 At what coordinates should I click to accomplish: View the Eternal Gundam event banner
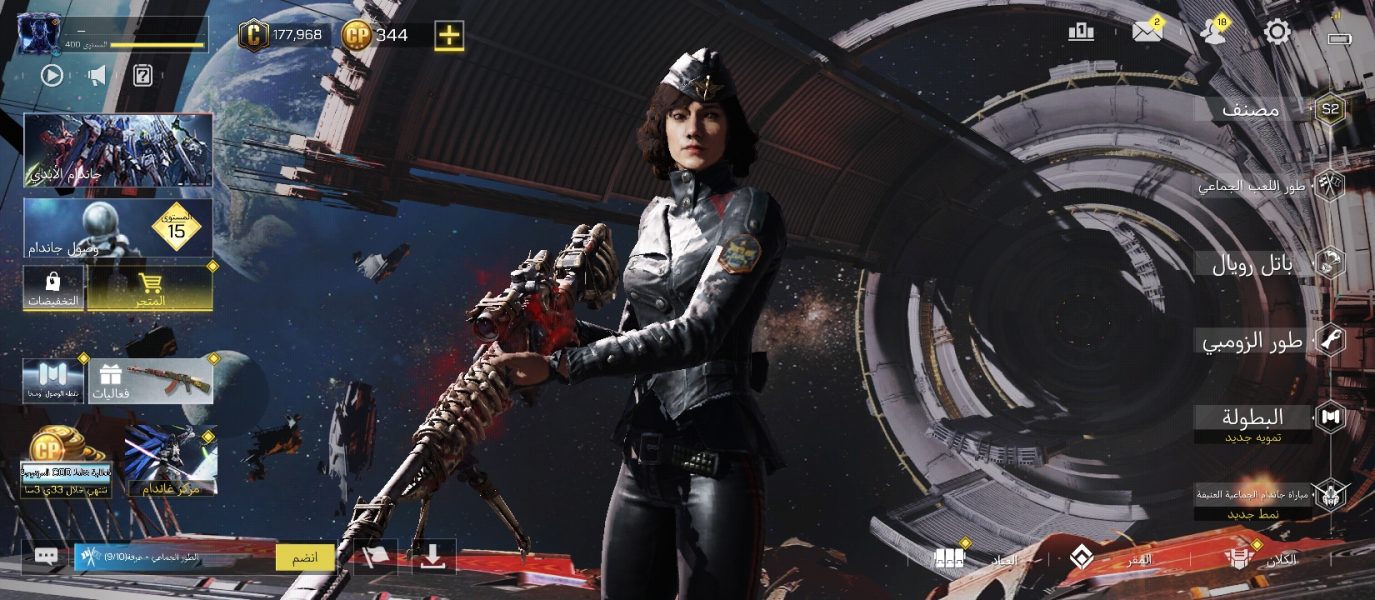118,150
